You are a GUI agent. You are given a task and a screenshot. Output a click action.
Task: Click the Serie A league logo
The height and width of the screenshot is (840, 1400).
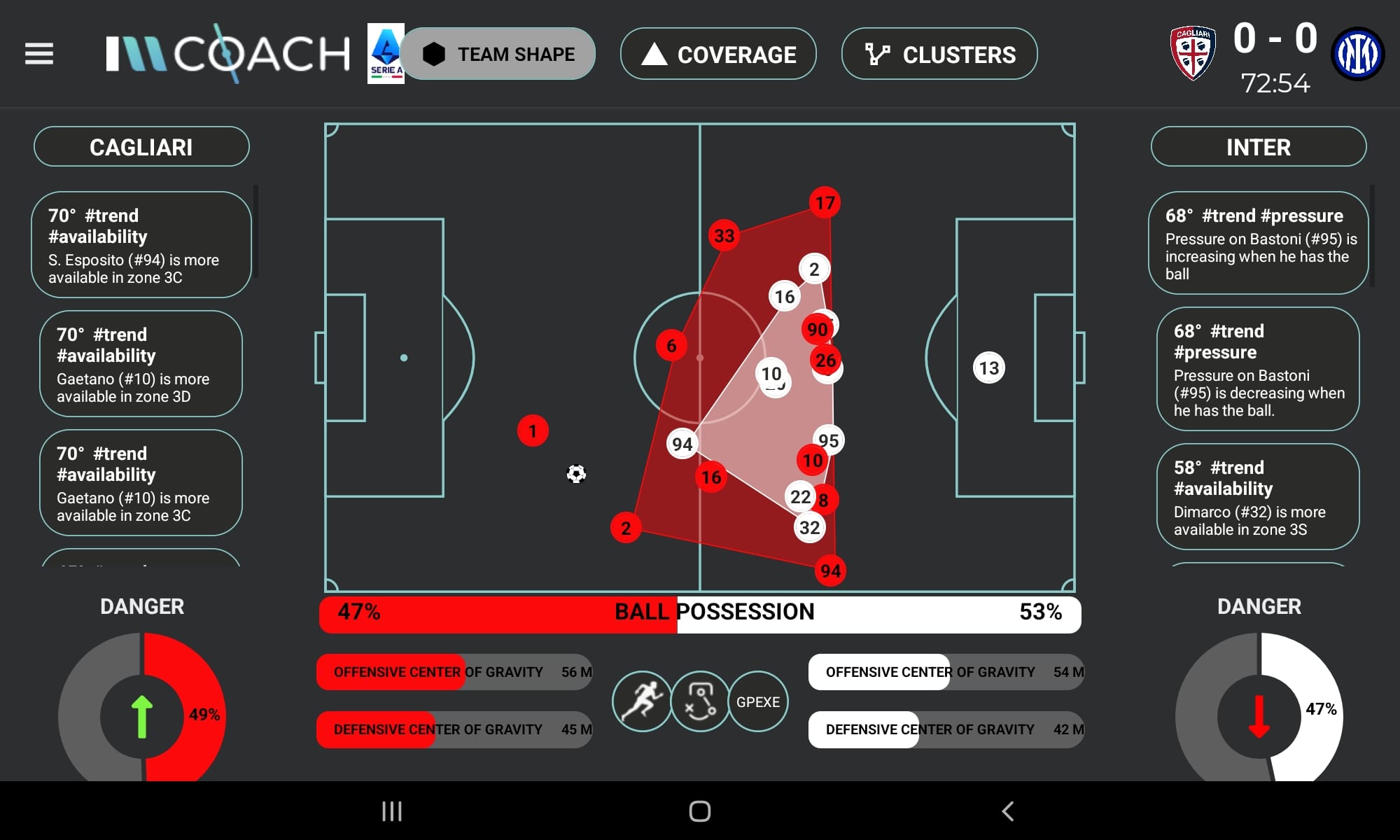(385, 53)
